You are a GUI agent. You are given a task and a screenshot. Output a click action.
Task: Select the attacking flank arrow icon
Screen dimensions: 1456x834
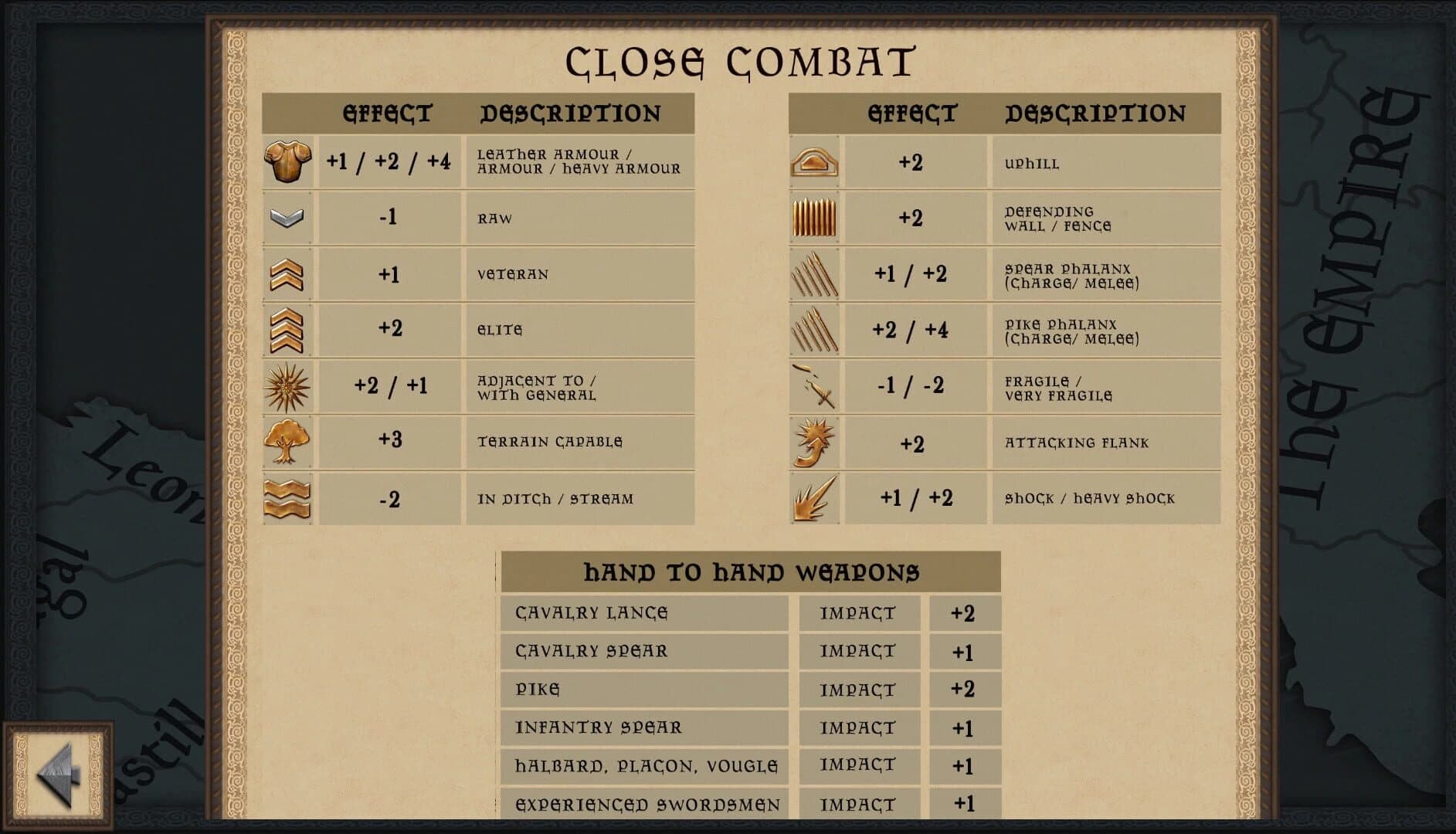coord(815,442)
